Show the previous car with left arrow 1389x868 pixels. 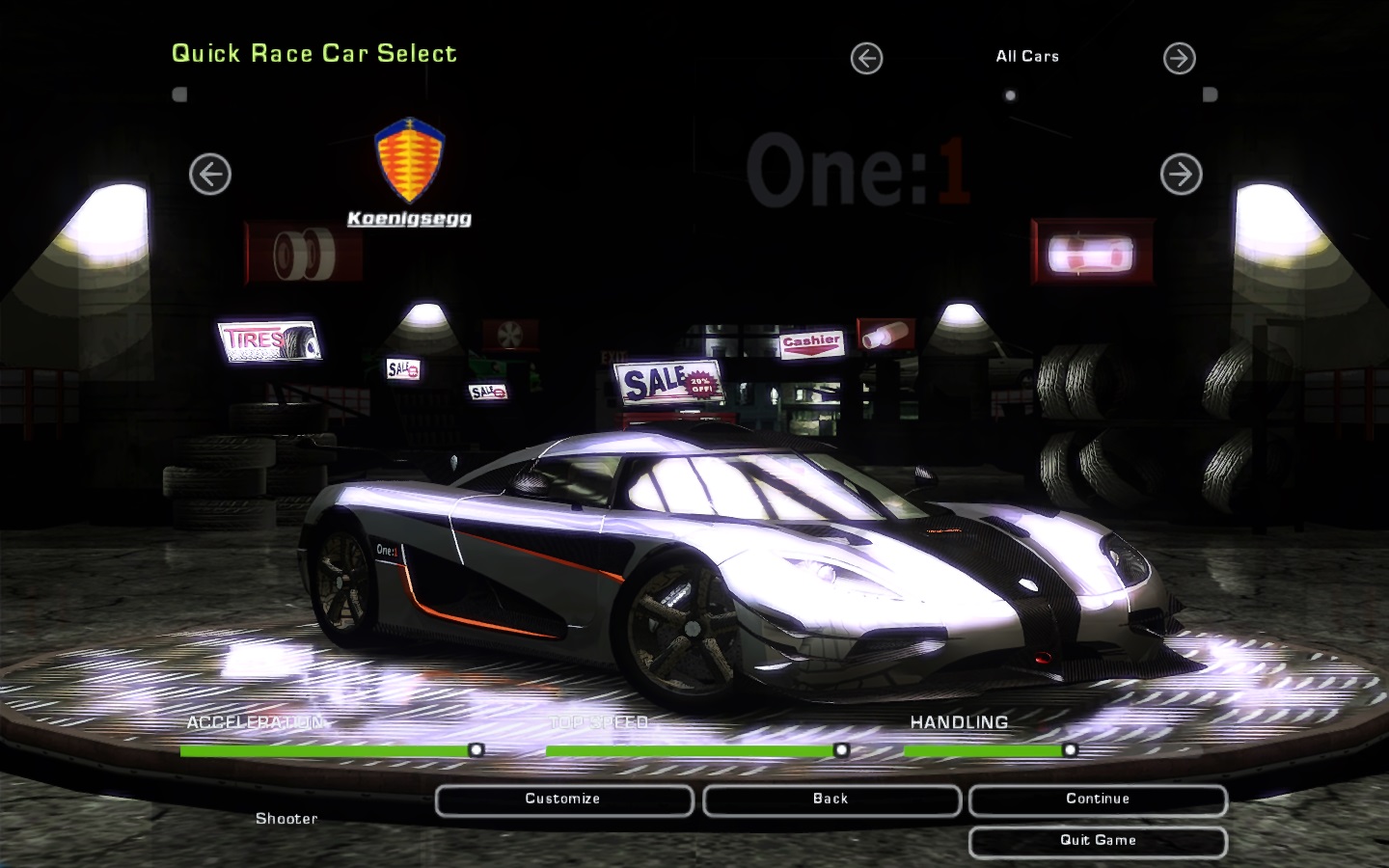(210, 175)
